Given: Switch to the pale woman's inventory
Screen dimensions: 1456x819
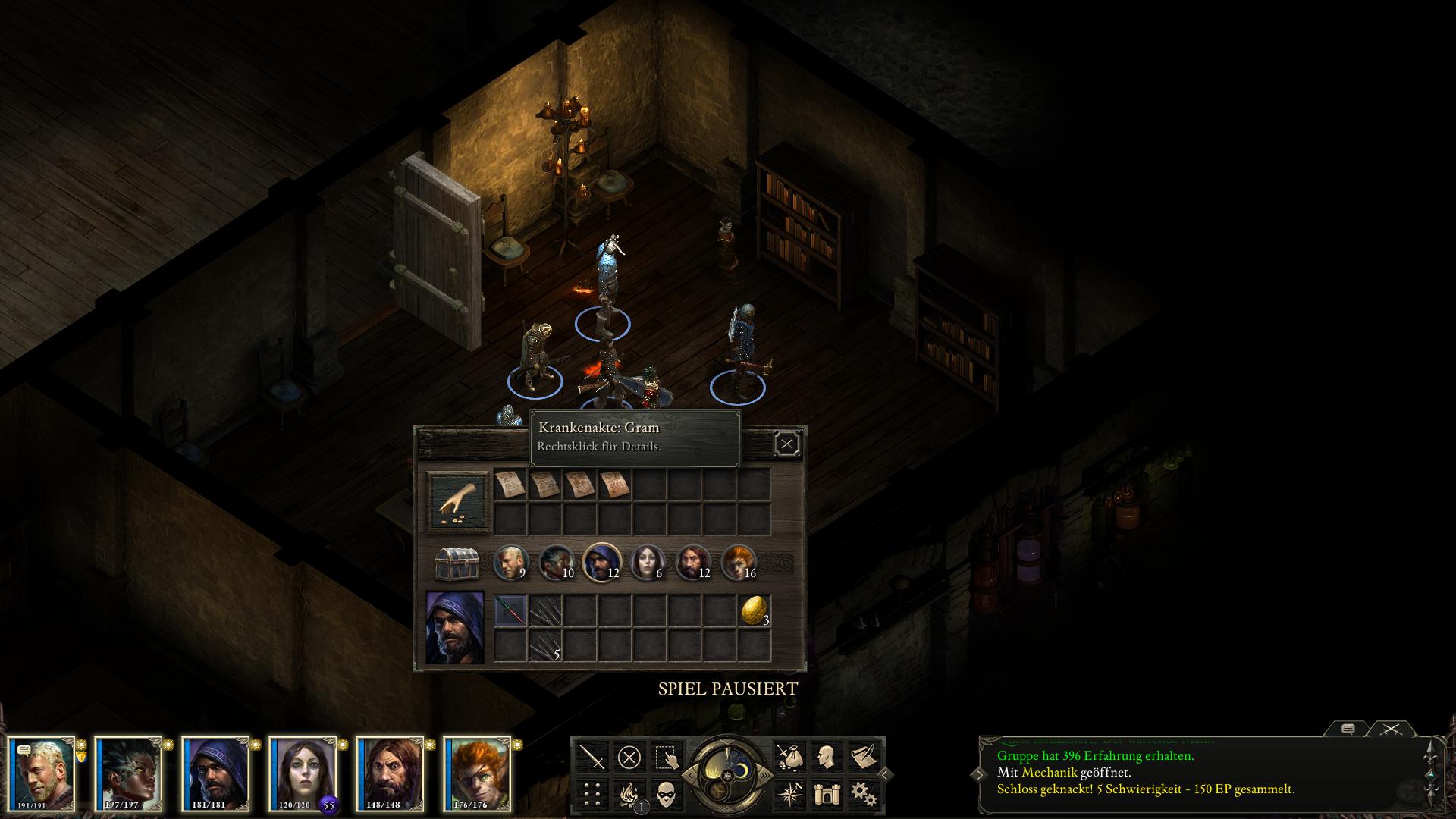Looking at the screenshot, I should [647, 563].
